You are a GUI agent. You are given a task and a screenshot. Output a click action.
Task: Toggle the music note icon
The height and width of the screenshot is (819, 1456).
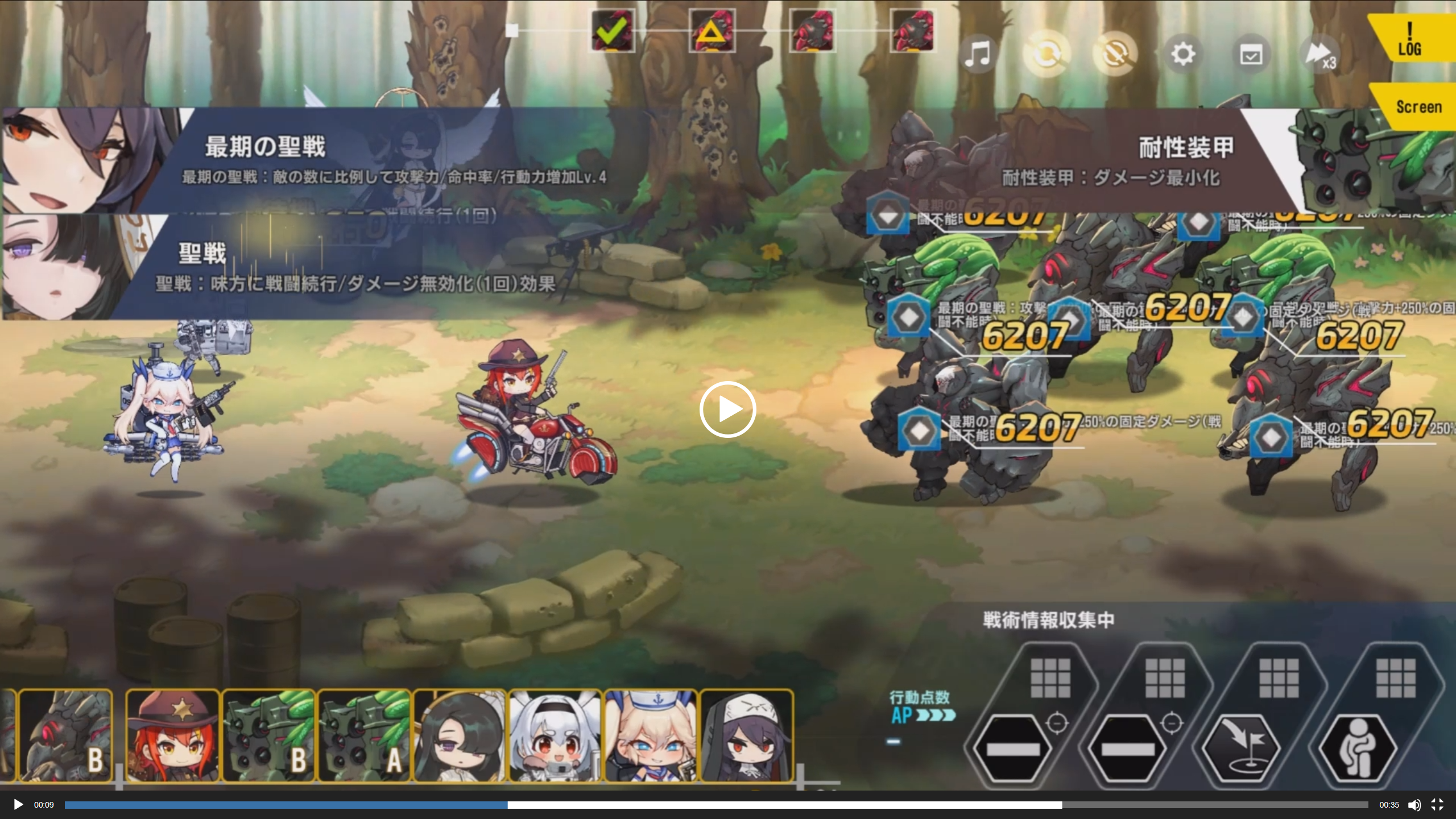click(x=978, y=55)
